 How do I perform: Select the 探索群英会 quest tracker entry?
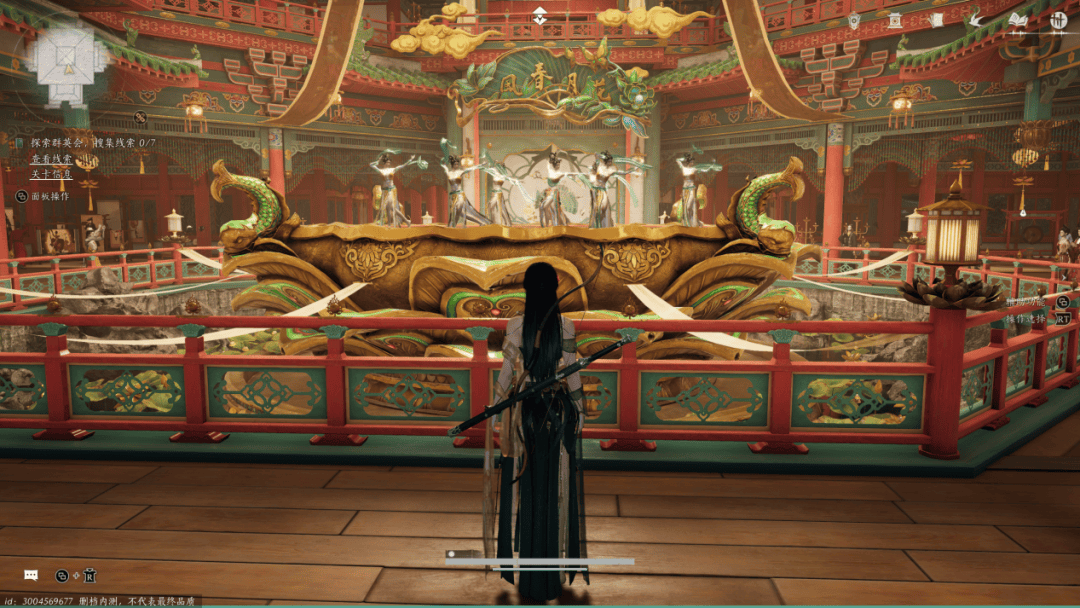coord(55,142)
